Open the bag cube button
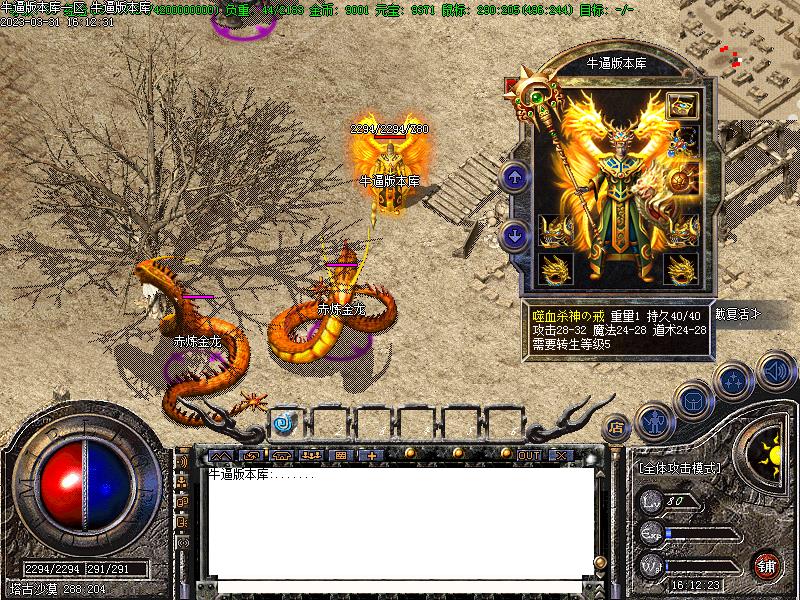800x600 pixels. (x=693, y=402)
